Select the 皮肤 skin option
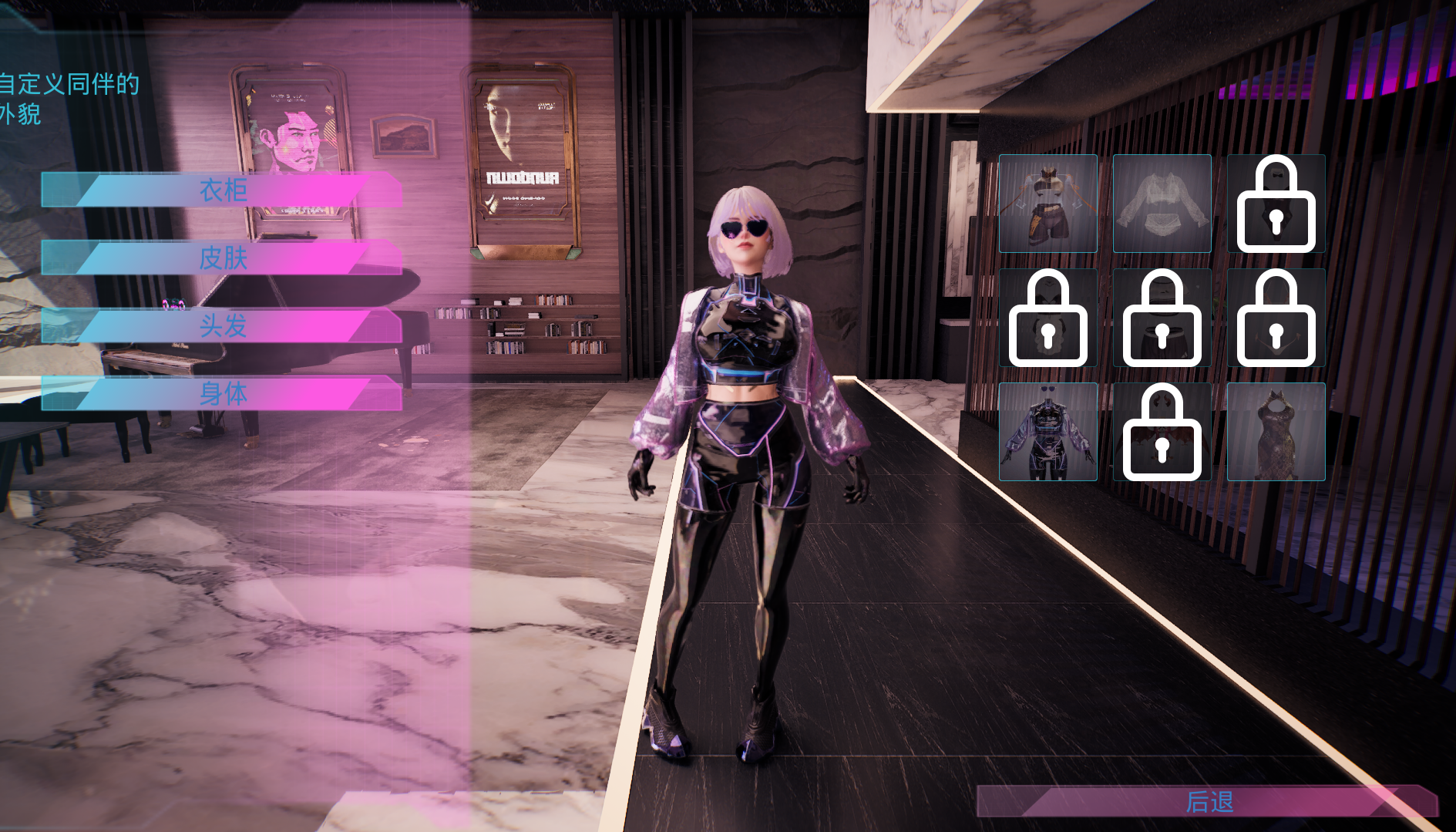Screen dimensions: 1456x832 pyautogui.click(x=223, y=258)
